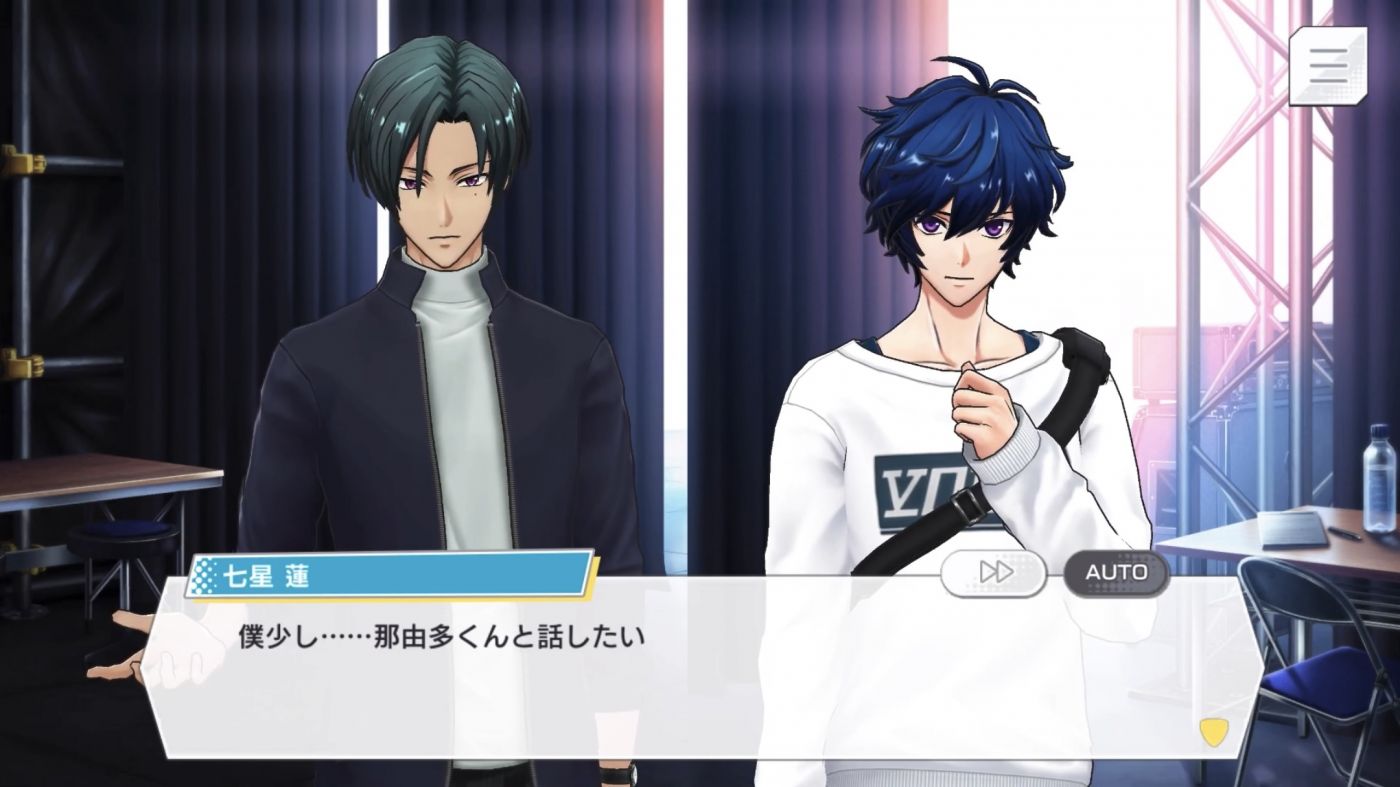Open the hamburger menu
Screen dimensions: 1400x787
point(1328,66)
